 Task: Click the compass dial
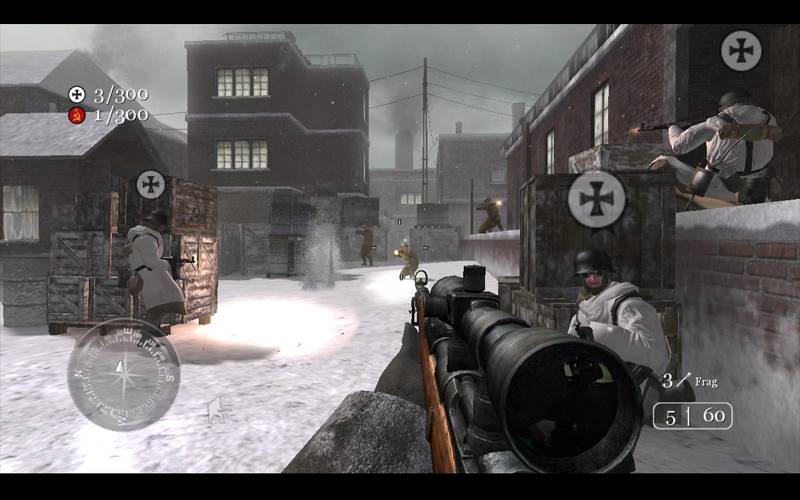pyautogui.click(x=123, y=374)
